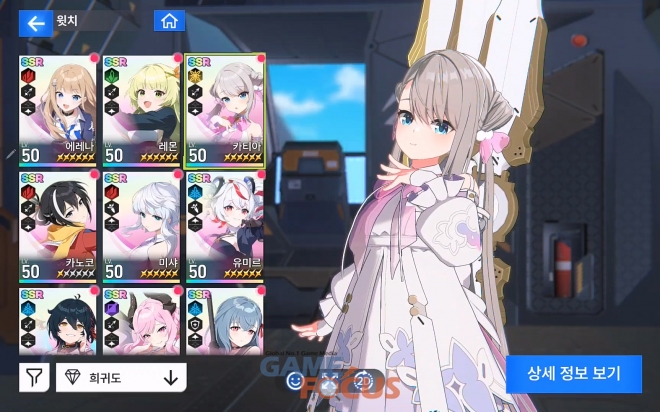Click the smiley face expression icon
Image resolution: width=660 pixels, height=412 pixels.
coord(294,380)
